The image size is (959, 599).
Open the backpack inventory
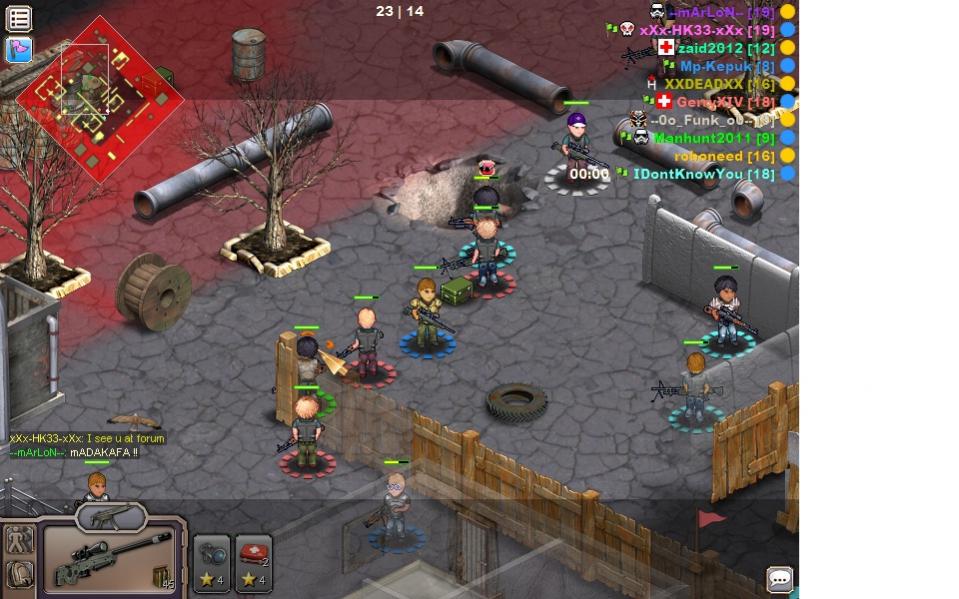19,575
